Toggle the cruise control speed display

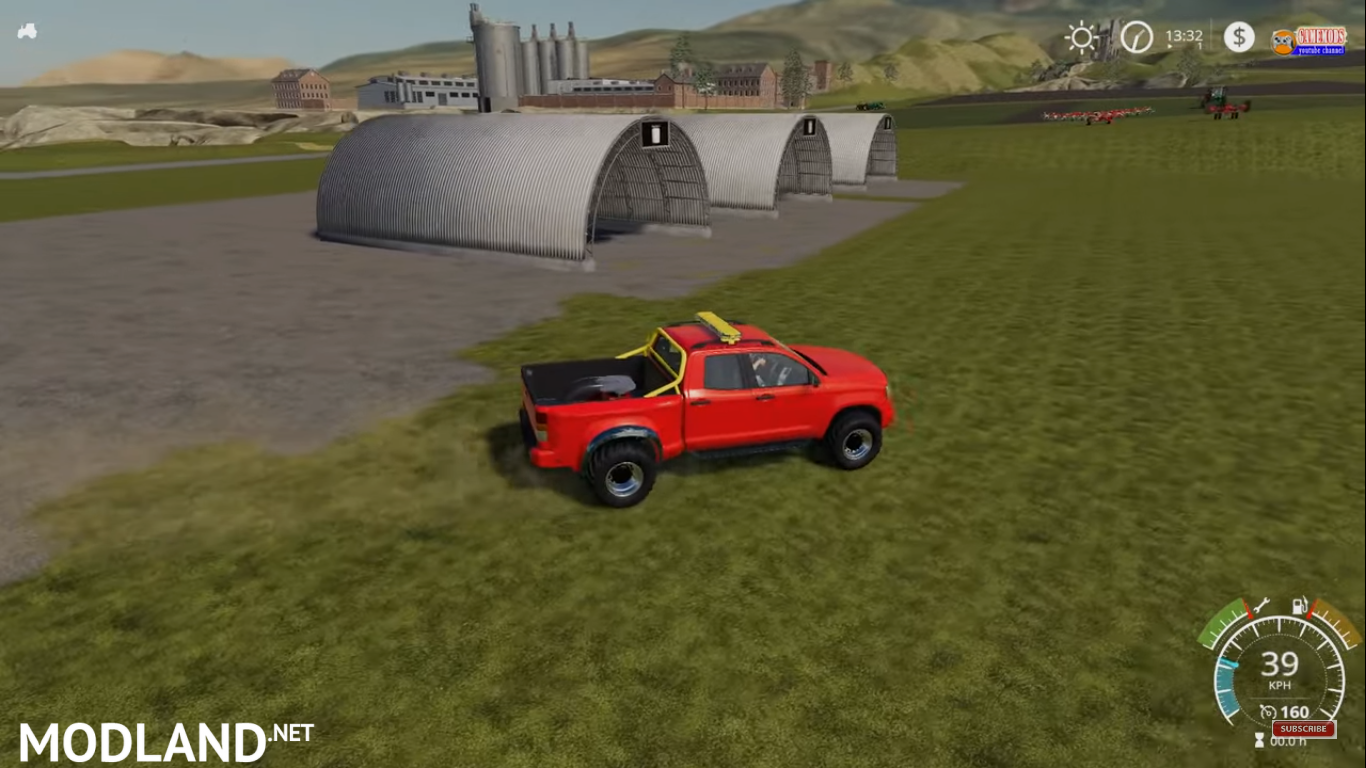[1294, 711]
